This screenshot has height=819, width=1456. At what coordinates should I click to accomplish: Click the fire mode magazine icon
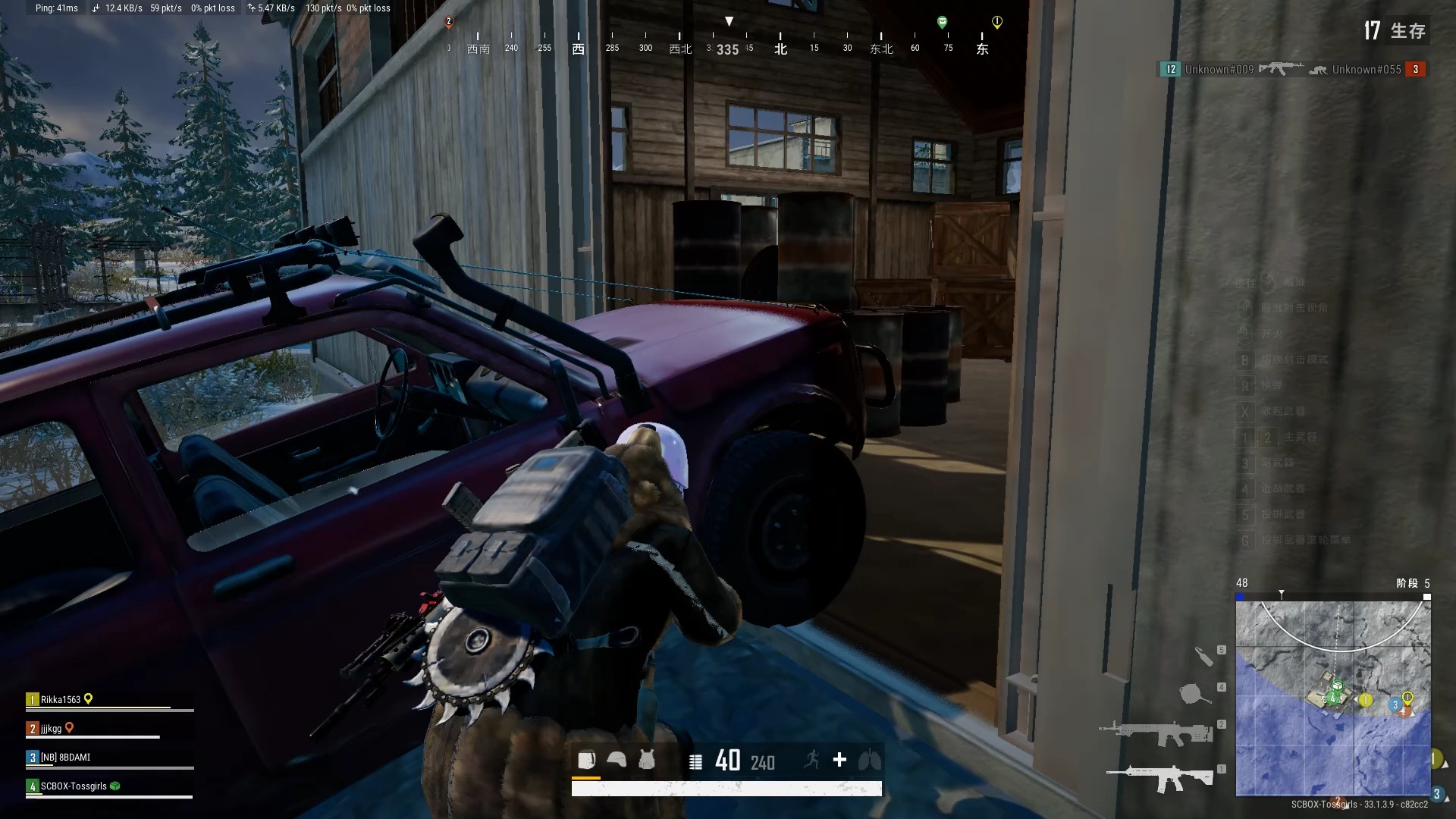(695, 761)
